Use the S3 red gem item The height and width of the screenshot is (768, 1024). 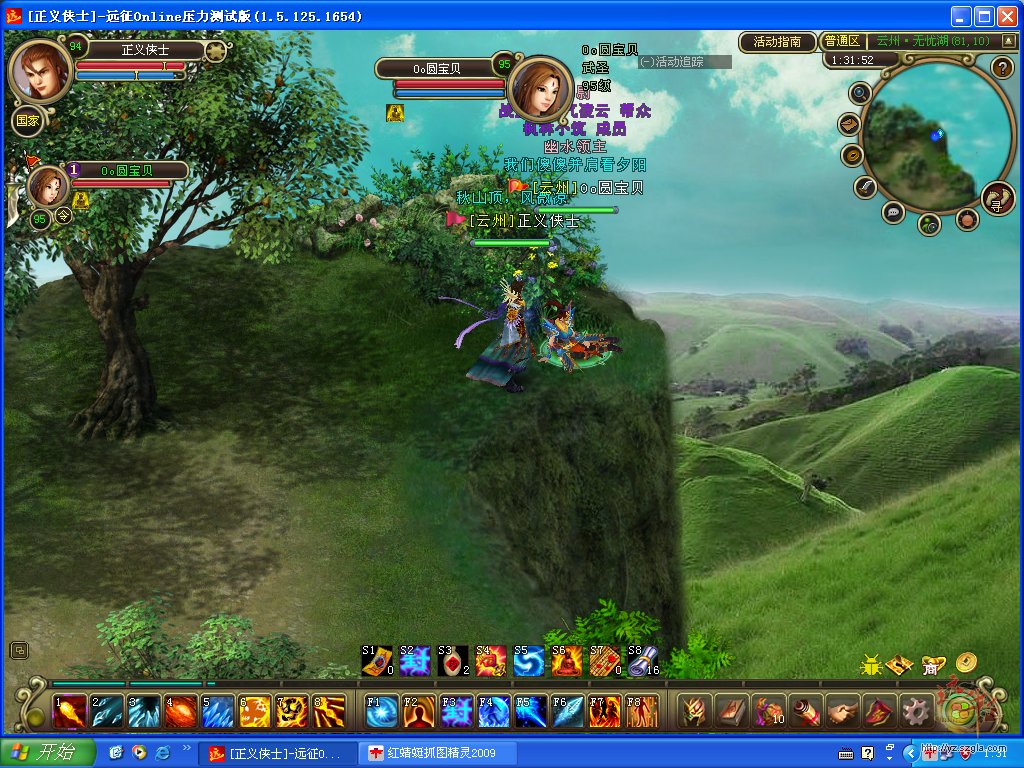pyautogui.click(x=453, y=660)
